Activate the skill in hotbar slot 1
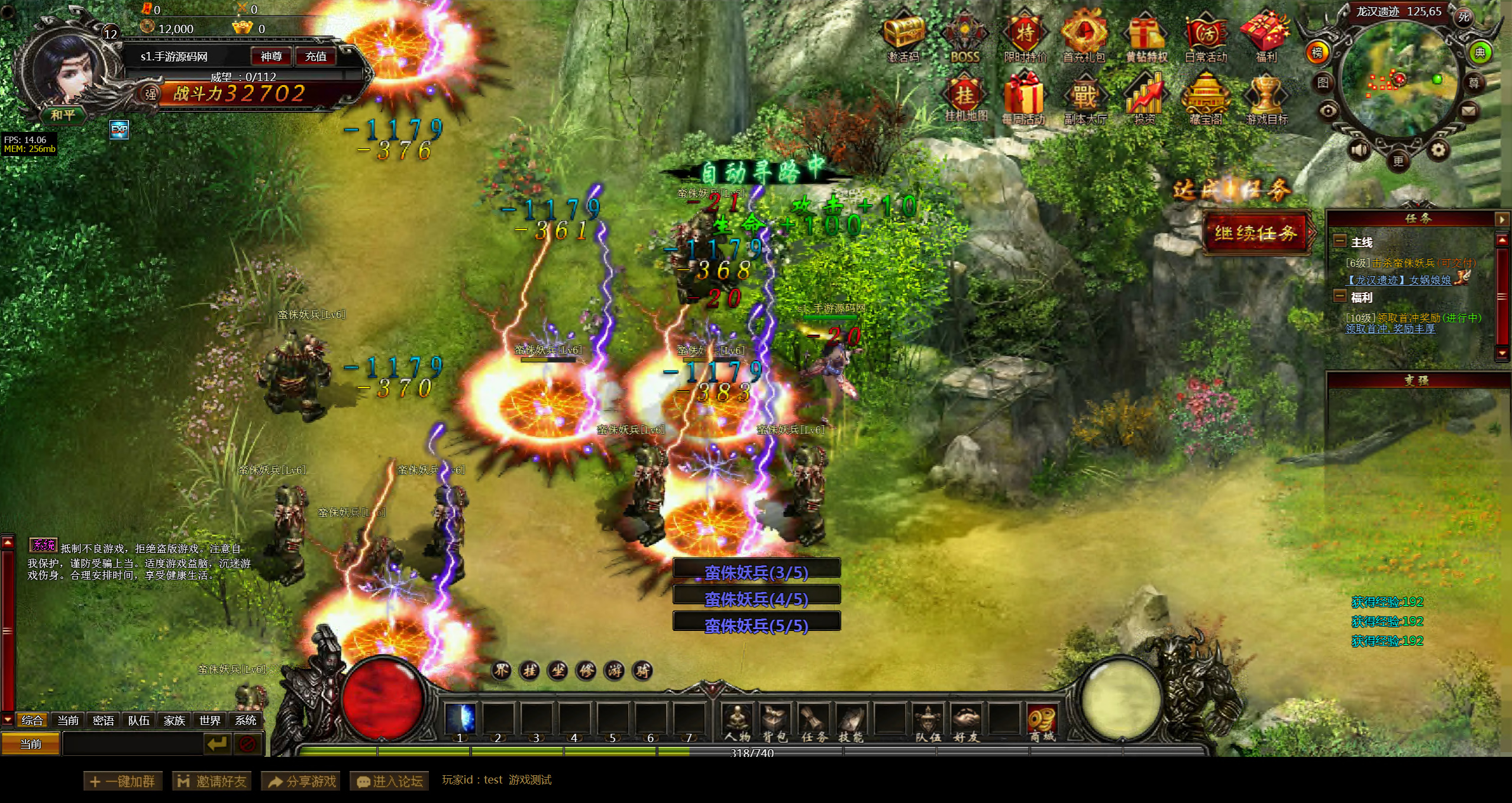Viewport: 1512px width, 803px height. tap(460, 720)
